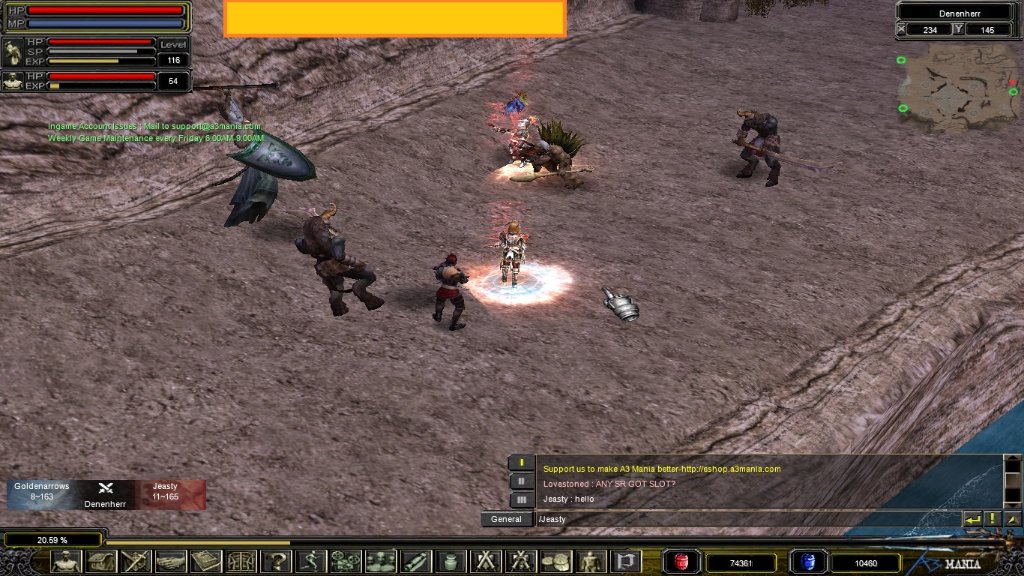The image size is (1024, 576).
Task: Open the group of people party icon
Action: (381, 561)
